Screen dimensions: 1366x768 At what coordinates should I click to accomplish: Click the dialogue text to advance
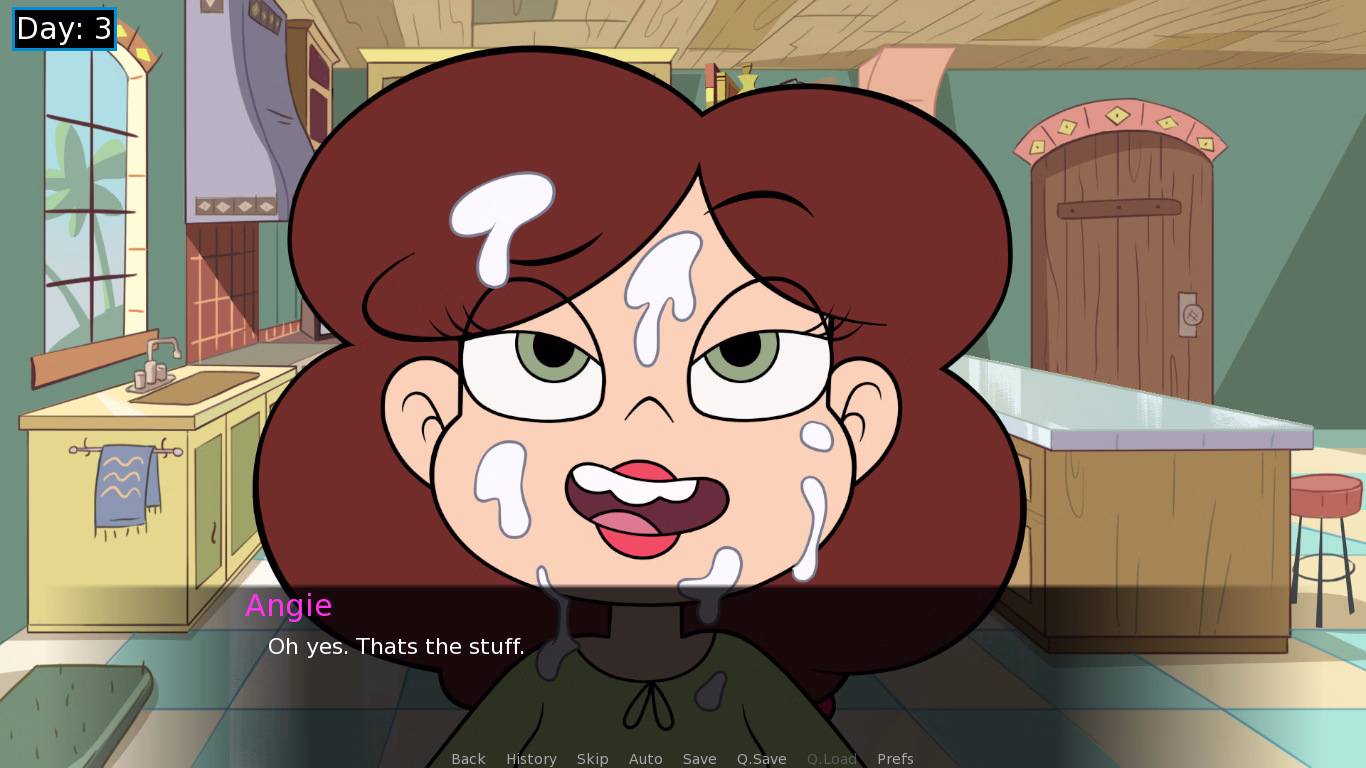[x=397, y=646]
